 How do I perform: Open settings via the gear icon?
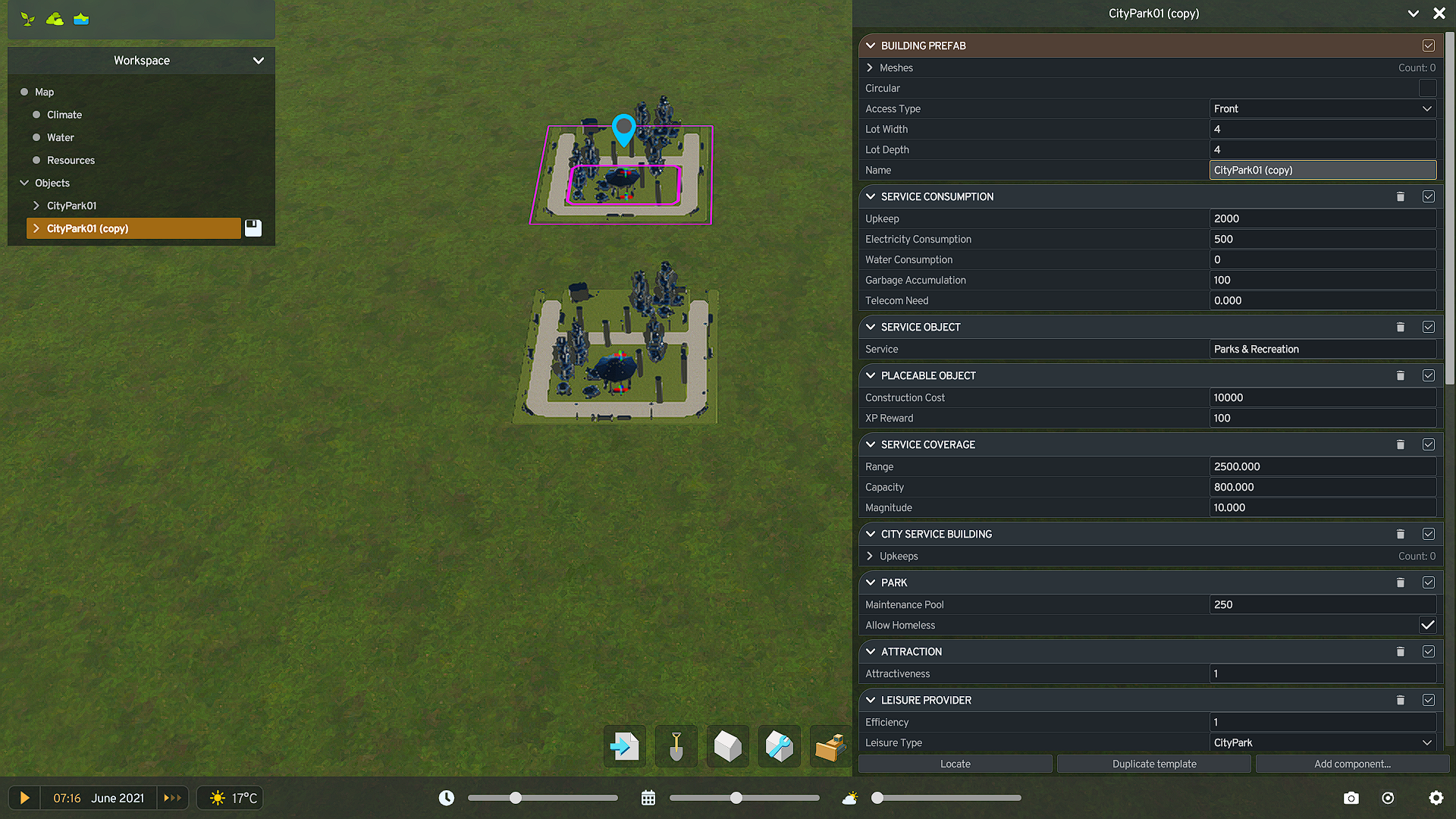pos(1436,798)
